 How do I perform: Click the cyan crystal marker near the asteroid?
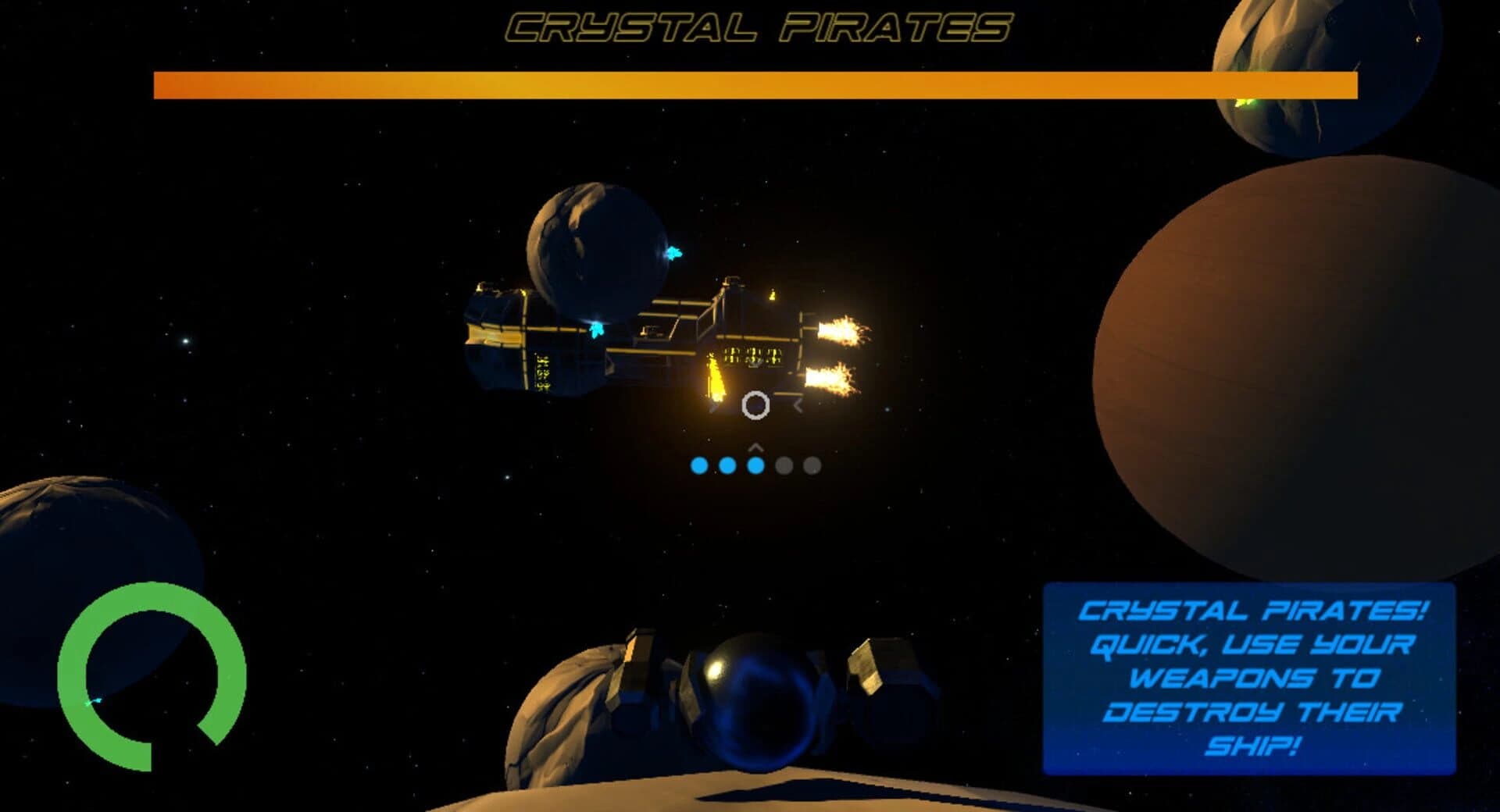point(673,251)
